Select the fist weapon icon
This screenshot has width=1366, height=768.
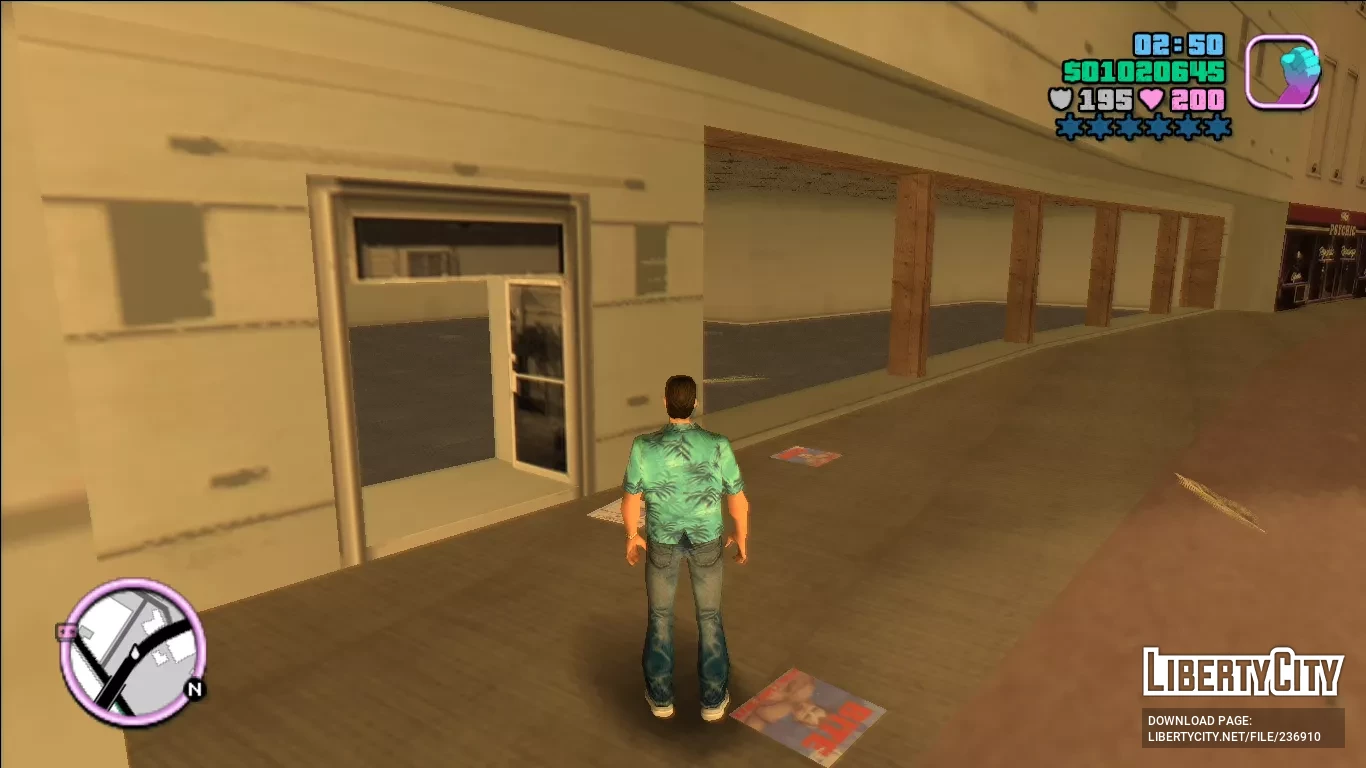pos(1282,71)
